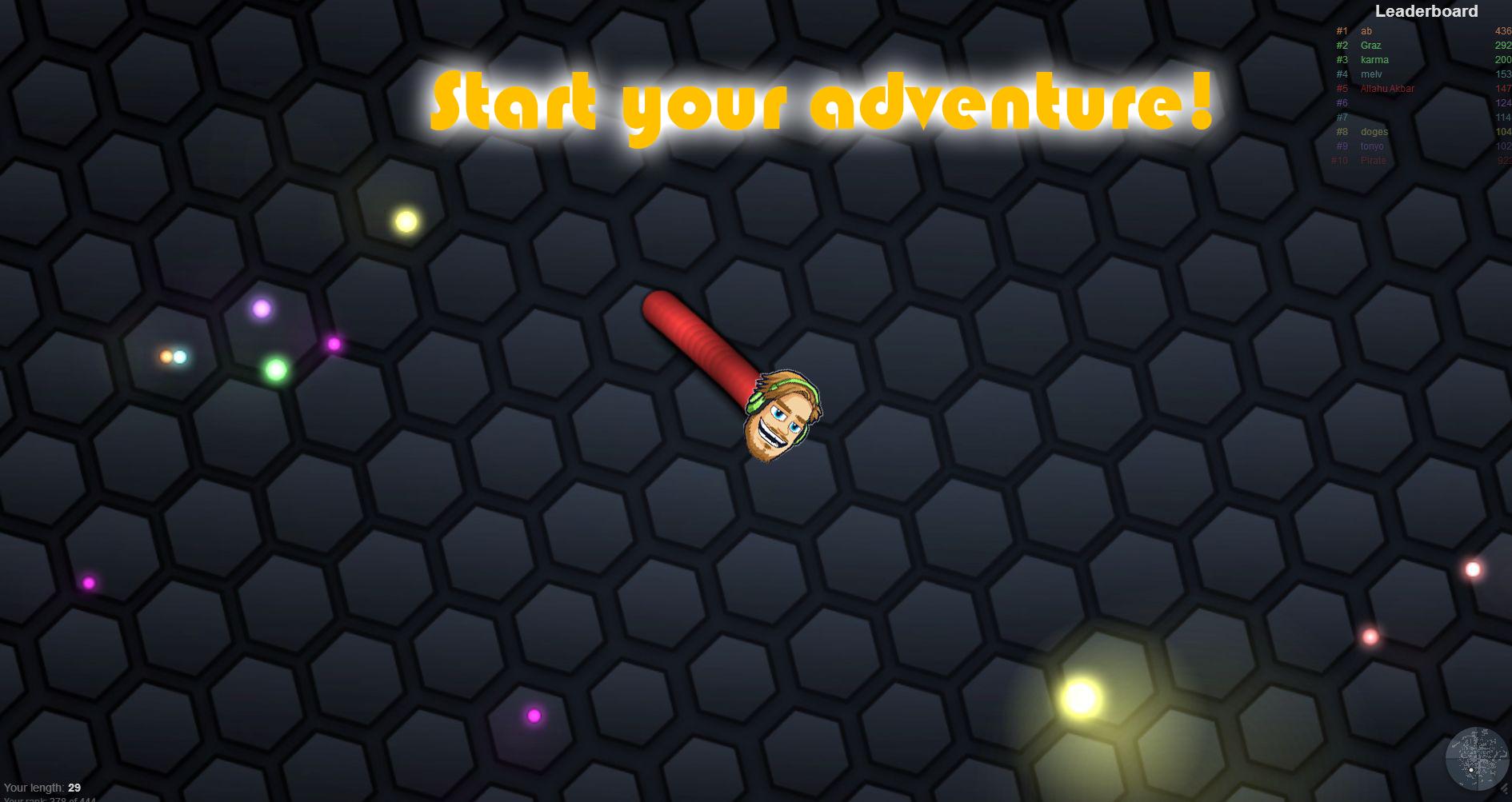Click doges at rank #8

pos(1373,131)
